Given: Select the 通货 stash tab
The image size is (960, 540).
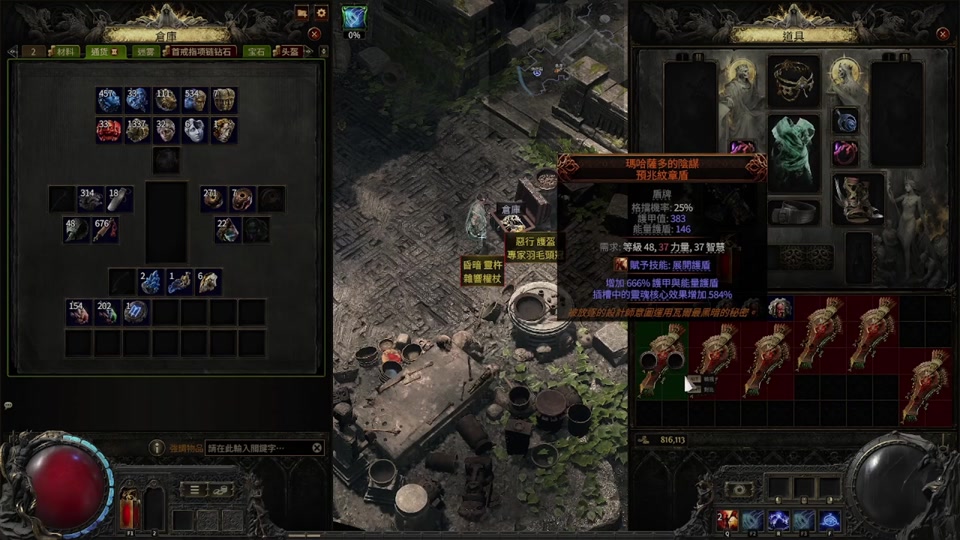Looking at the screenshot, I should pos(103,51).
